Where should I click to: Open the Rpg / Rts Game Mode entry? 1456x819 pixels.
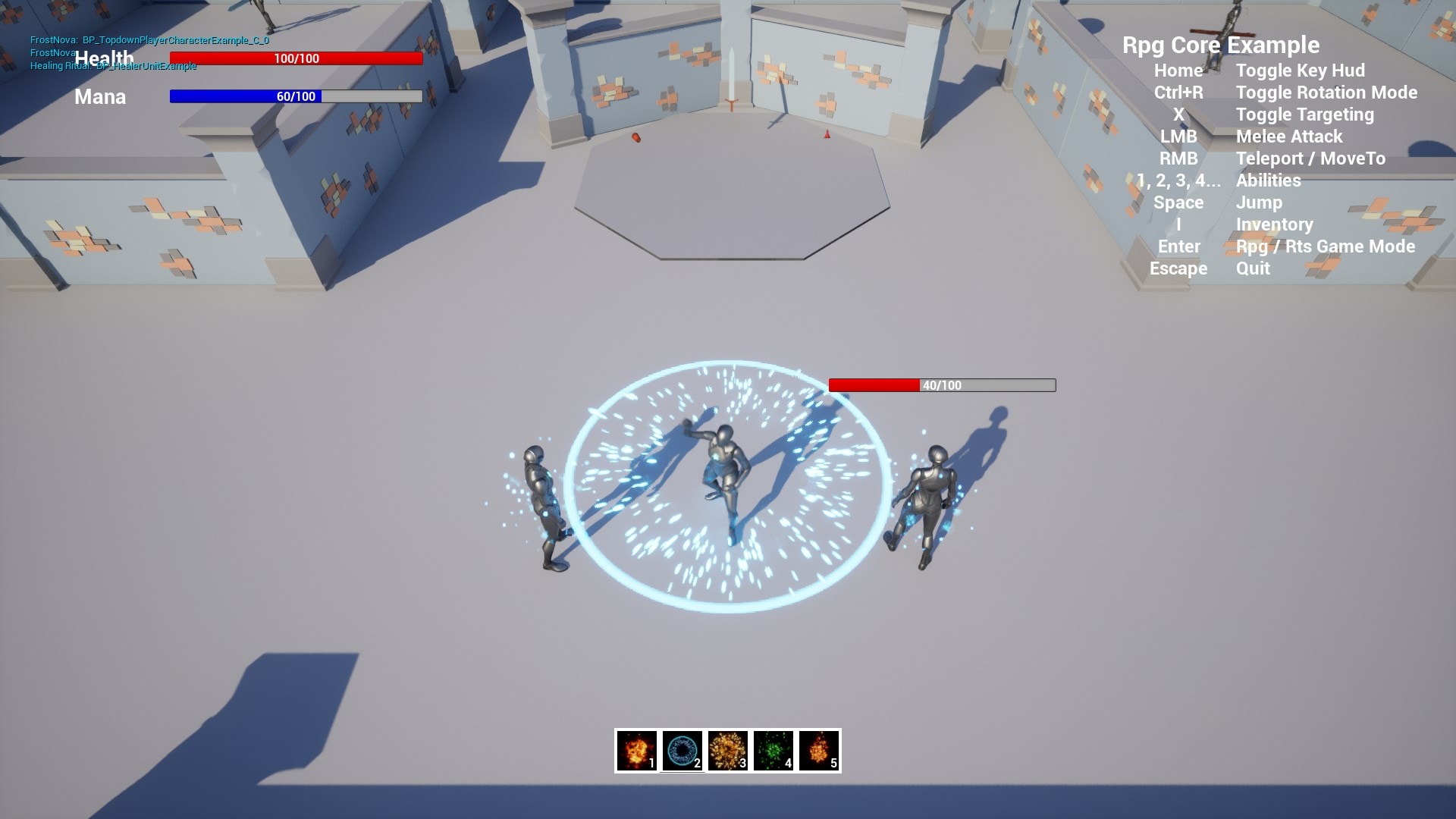tap(1326, 246)
